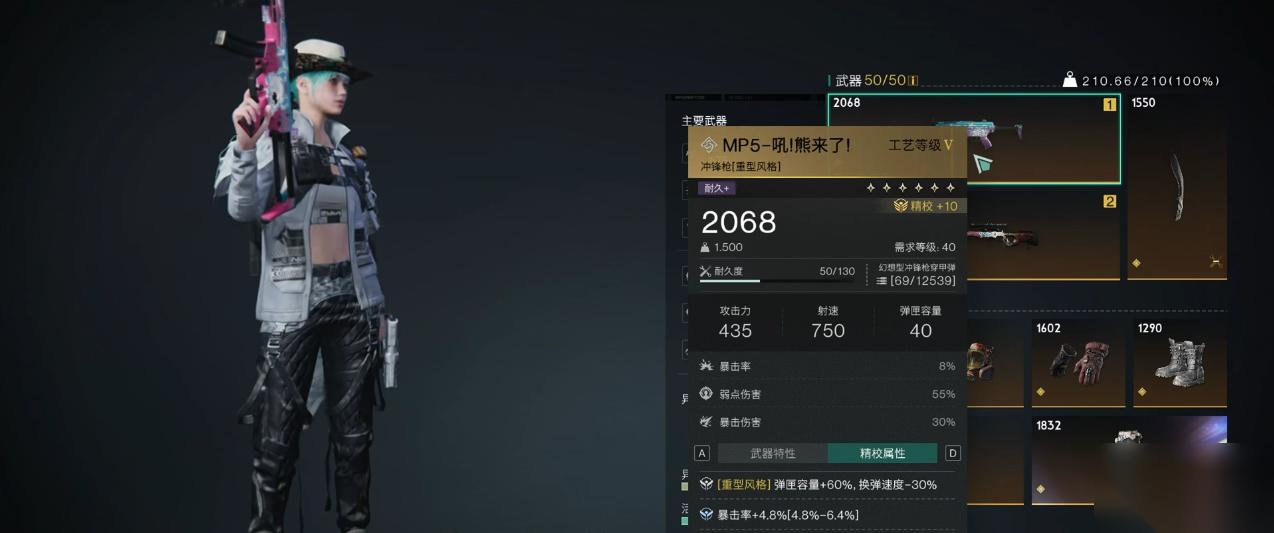Switch to the 武器特性 tab
The image size is (1274, 533).
coord(773,453)
